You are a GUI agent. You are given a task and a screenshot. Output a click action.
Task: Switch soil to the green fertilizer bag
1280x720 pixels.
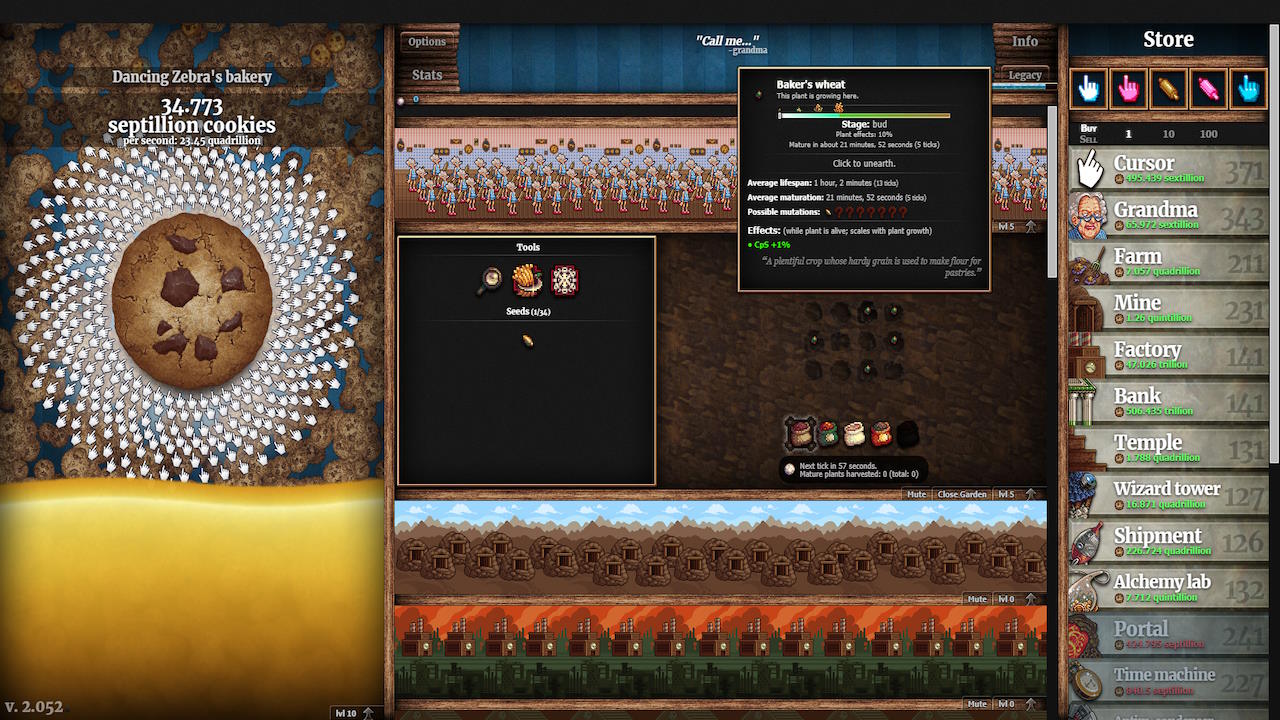(x=827, y=433)
